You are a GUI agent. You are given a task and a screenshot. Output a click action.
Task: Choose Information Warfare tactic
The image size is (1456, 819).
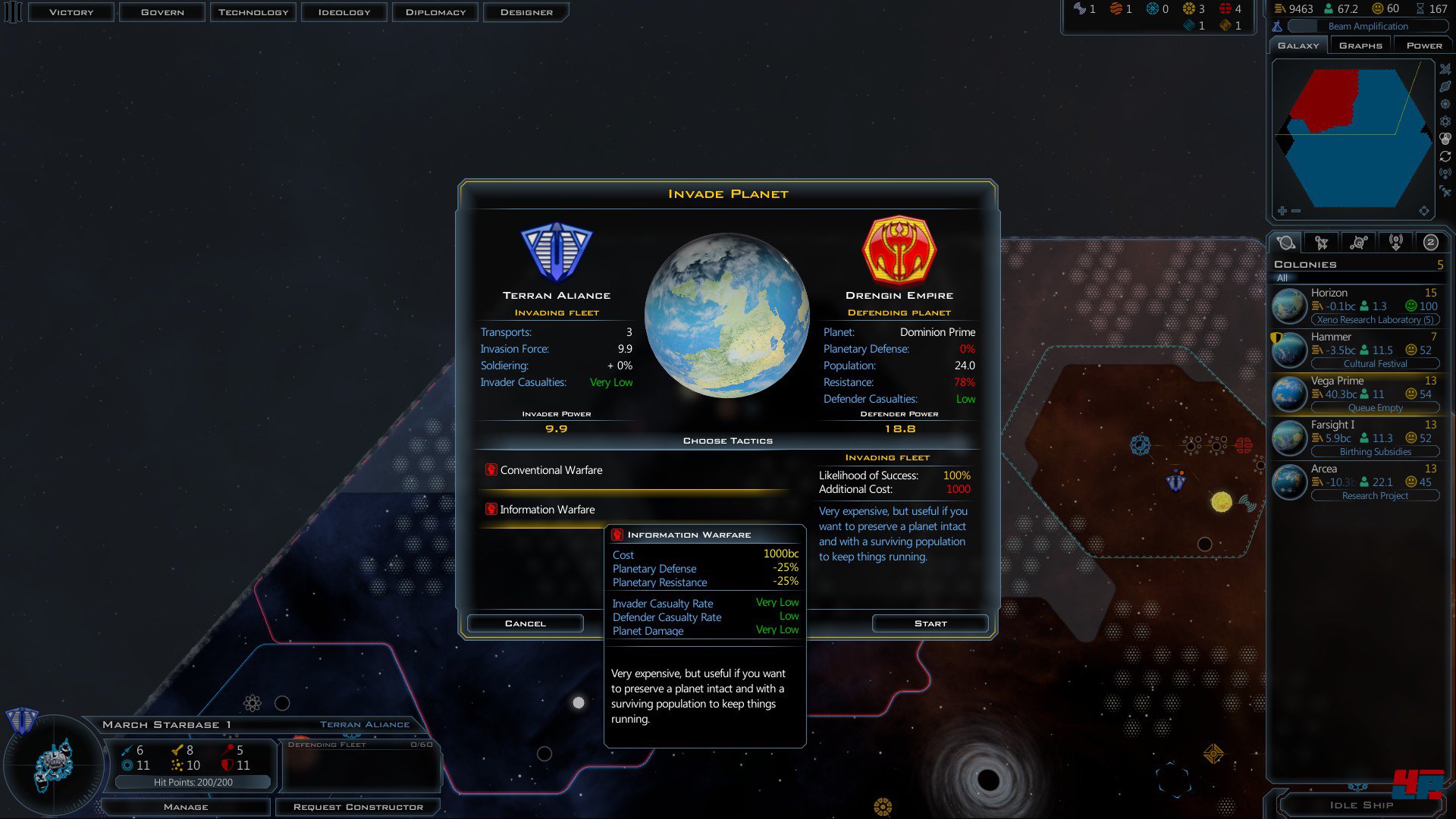click(x=547, y=510)
